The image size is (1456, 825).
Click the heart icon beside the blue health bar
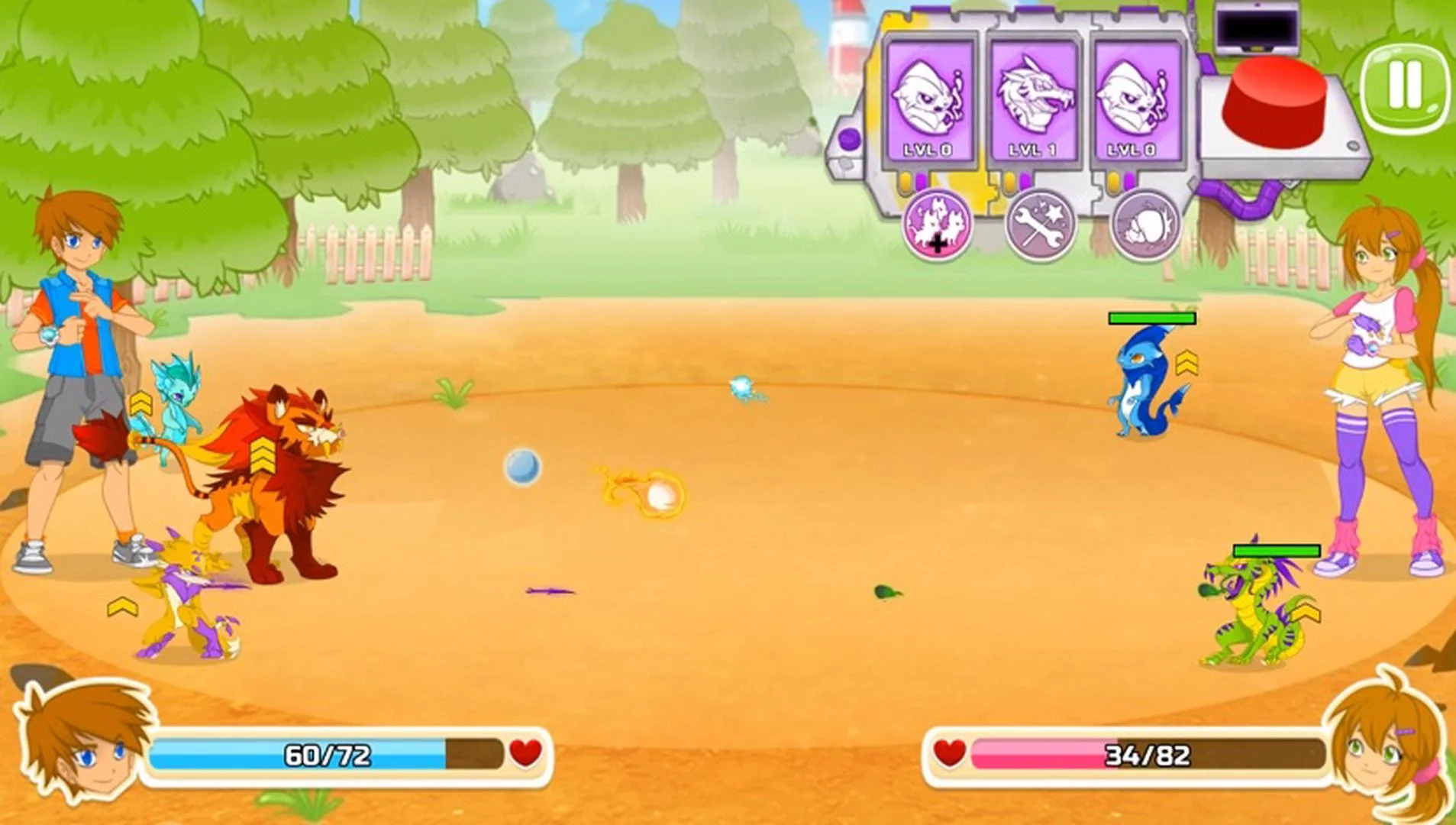524,755
